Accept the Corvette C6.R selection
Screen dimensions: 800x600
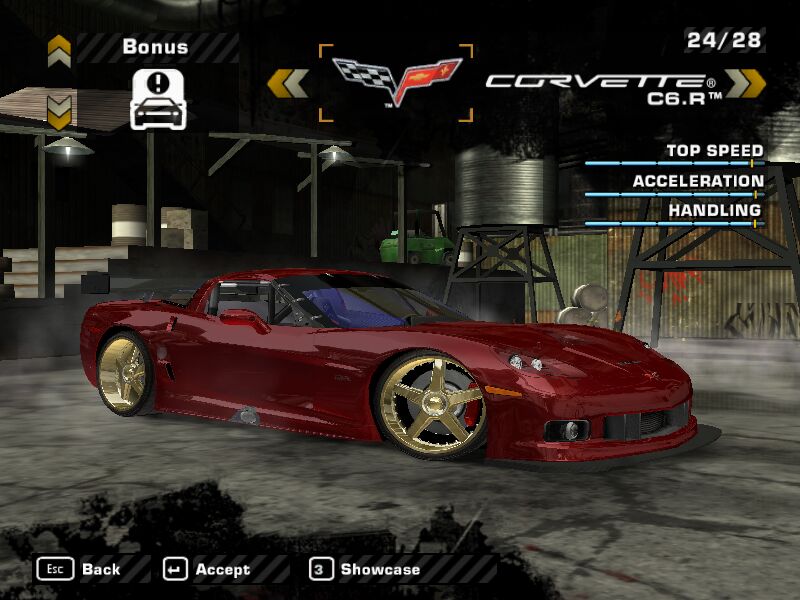(207, 569)
